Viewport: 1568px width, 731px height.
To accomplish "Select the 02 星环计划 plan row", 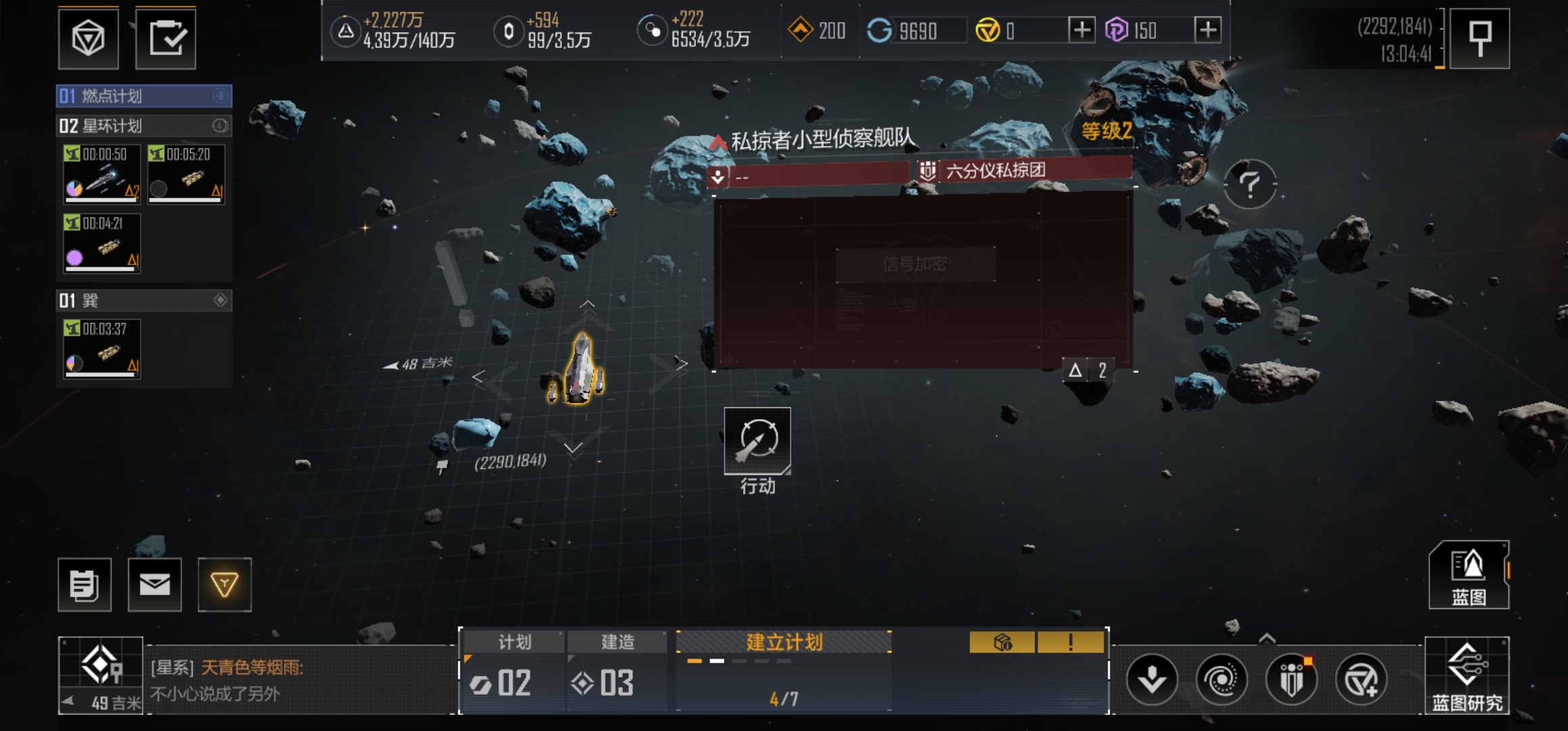I will point(144,126).
